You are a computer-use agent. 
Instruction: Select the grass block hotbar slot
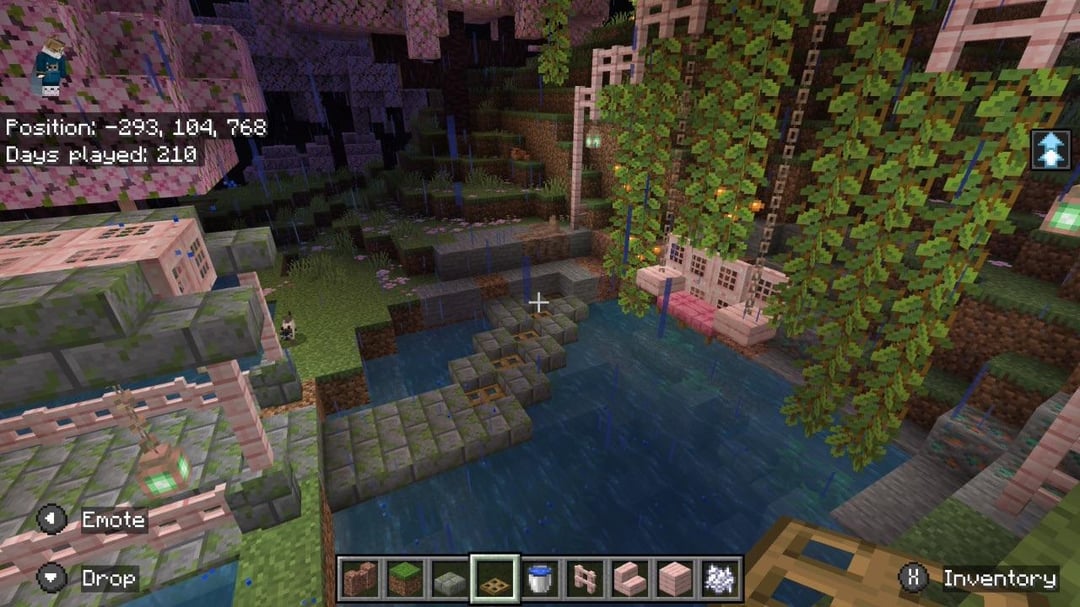403,579
